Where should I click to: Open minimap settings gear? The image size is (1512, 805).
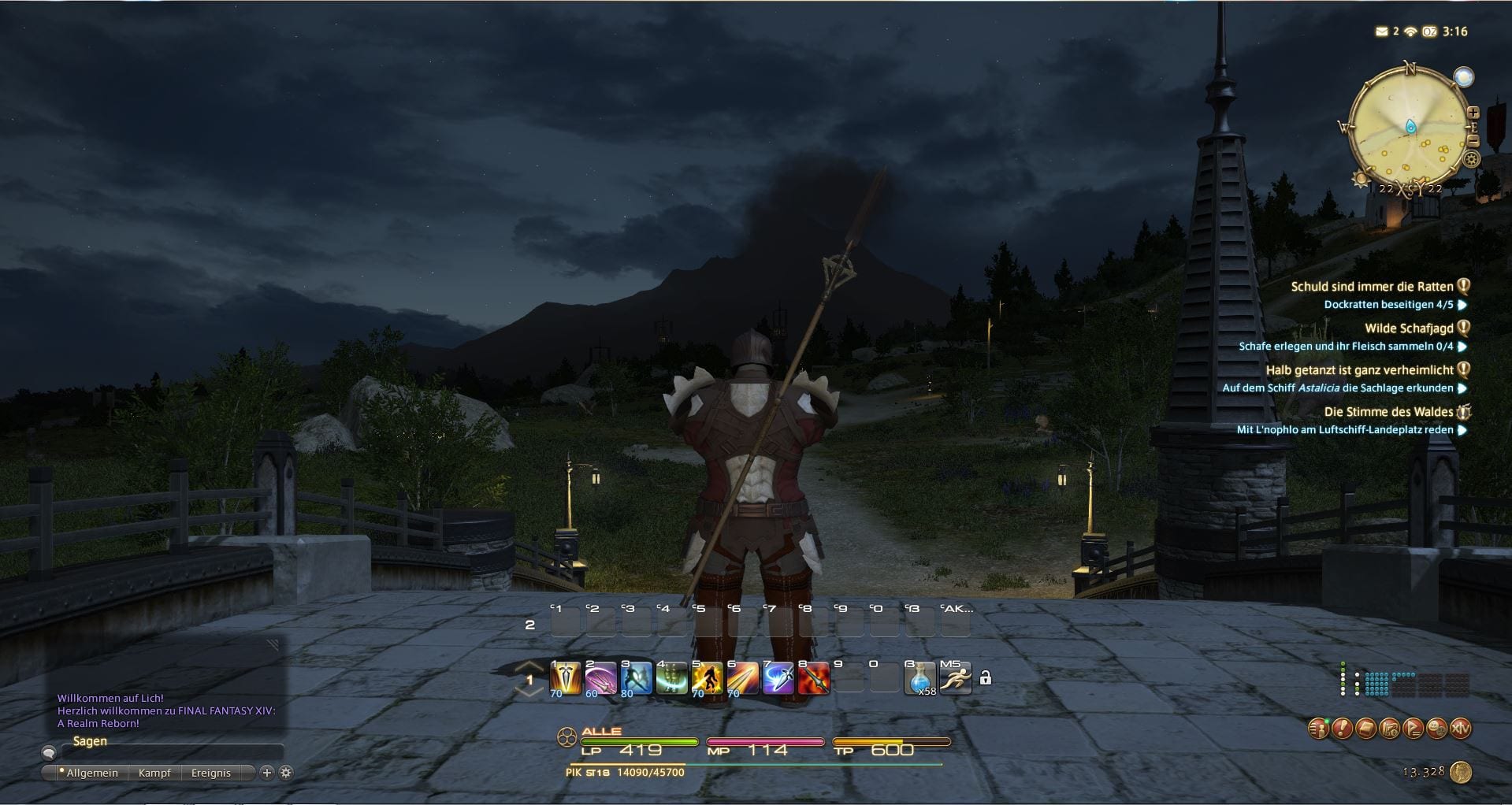pyautogui.click(x=1471, y=160)
